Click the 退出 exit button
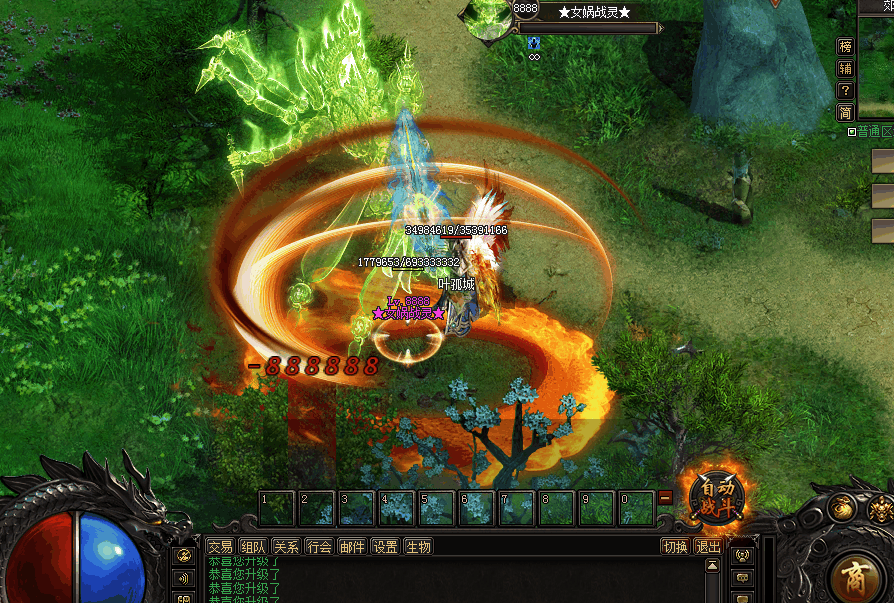 tap(708, 547)
